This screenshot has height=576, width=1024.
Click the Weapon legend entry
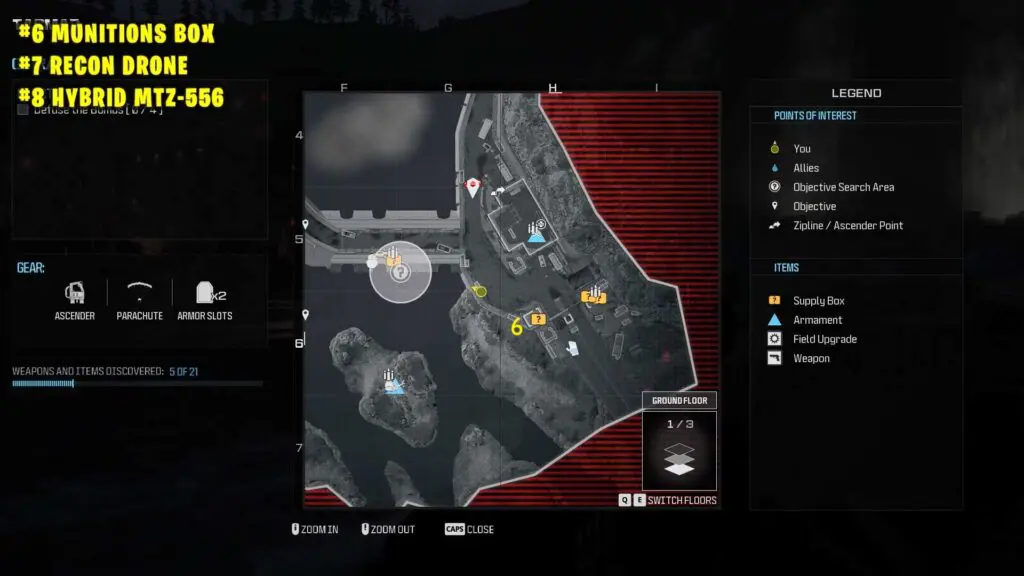pyautogui.click(x=811, y=358)
